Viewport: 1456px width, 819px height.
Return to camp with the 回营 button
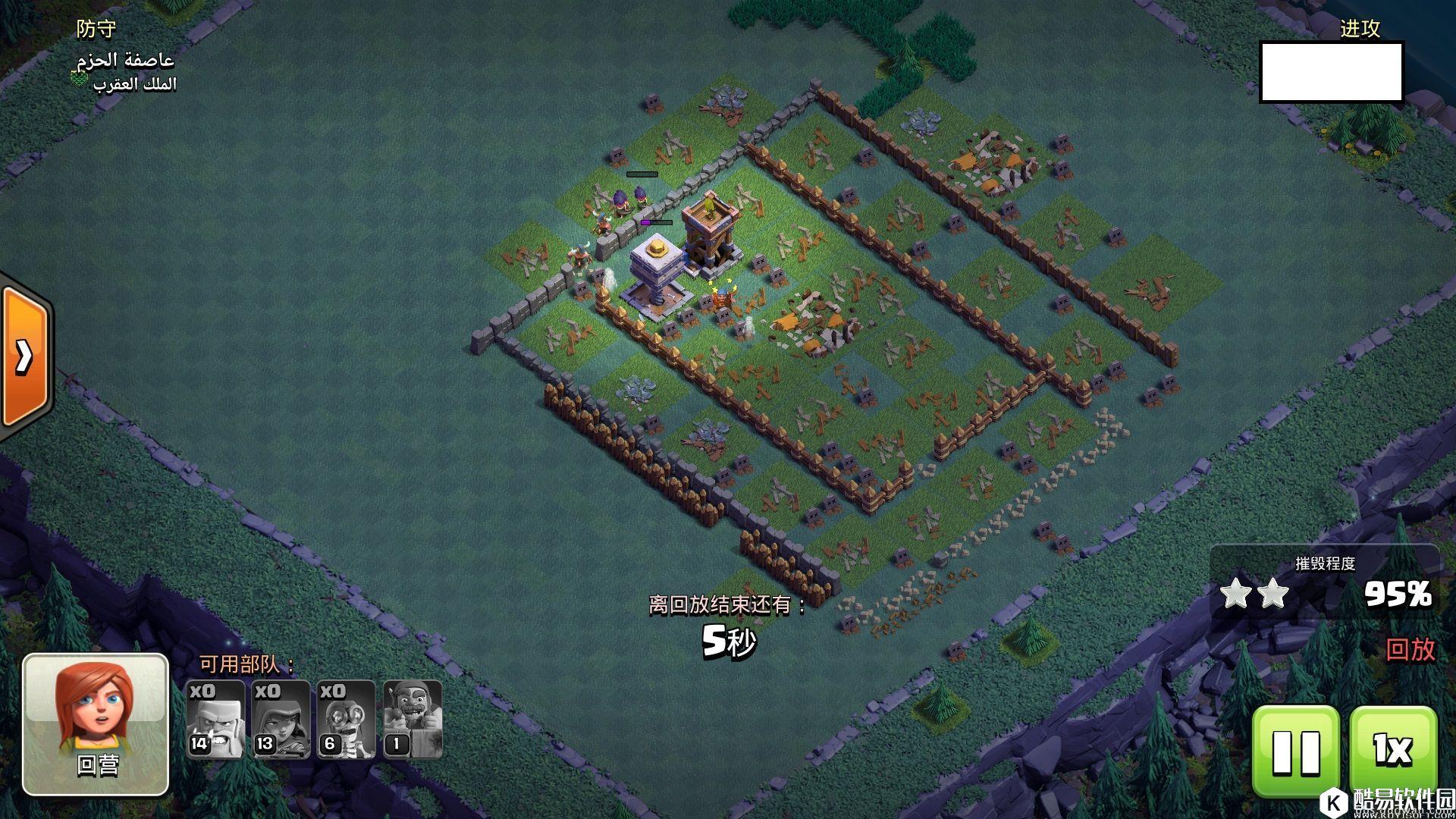point(96,724)
